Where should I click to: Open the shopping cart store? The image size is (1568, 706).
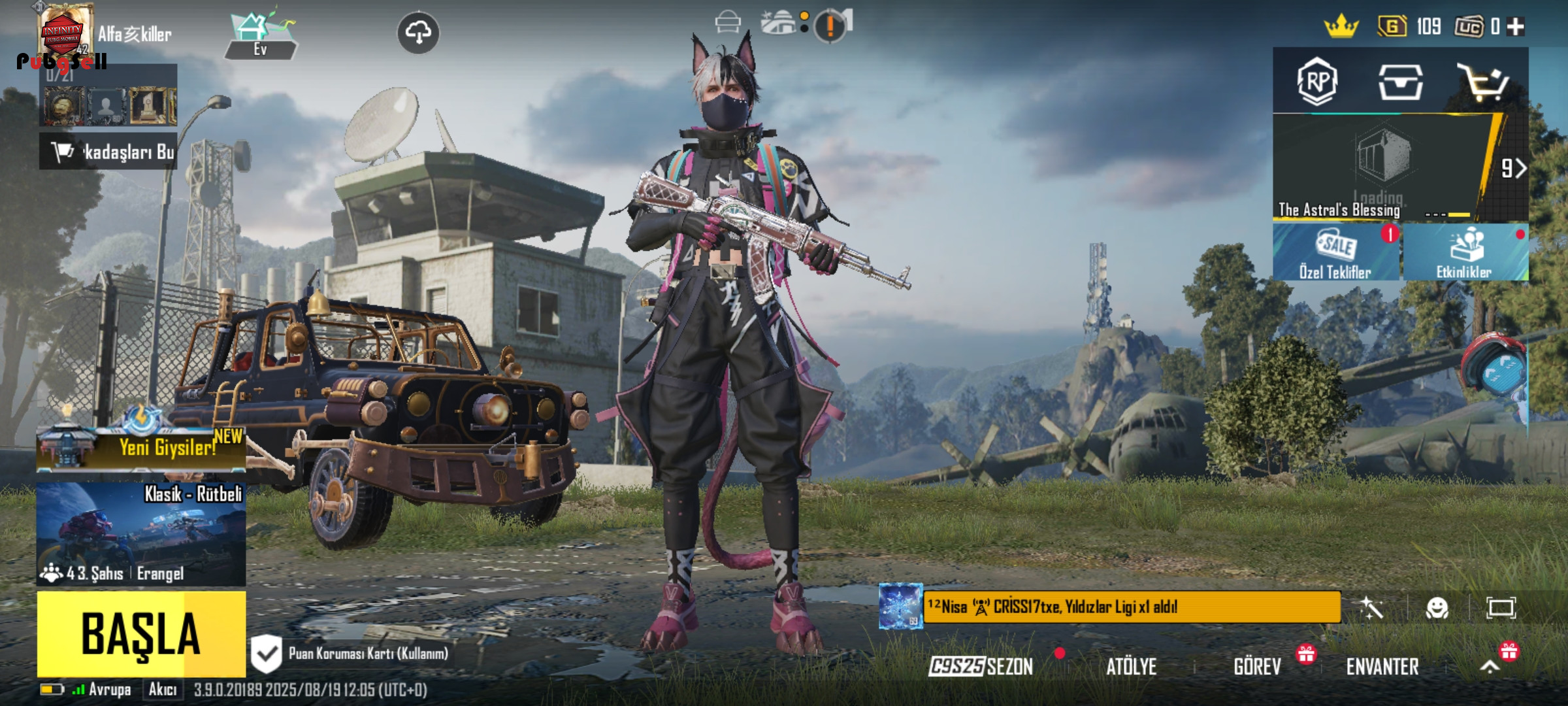1484,83
